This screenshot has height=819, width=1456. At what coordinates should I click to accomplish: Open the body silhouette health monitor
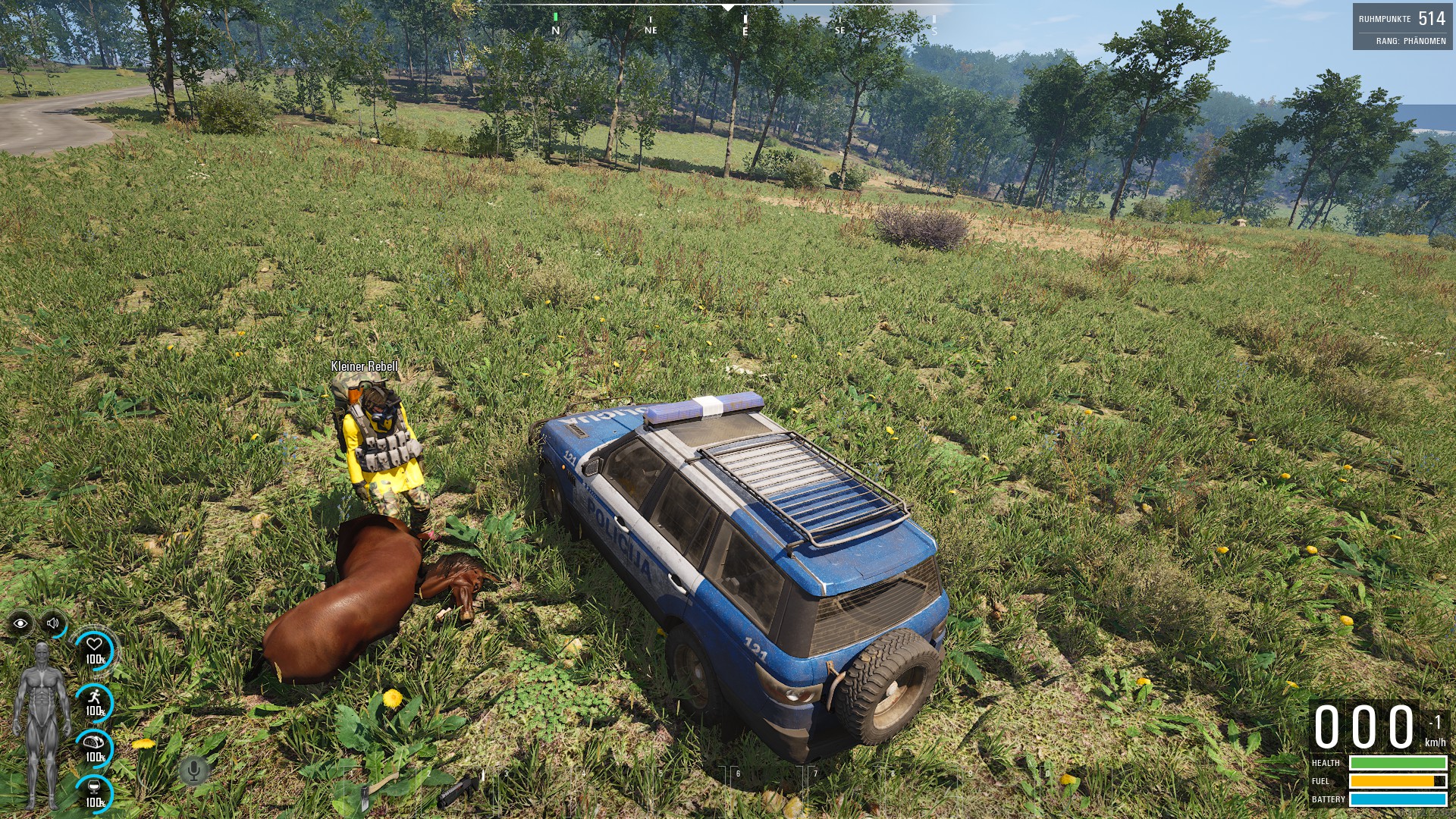pos(42,724)
